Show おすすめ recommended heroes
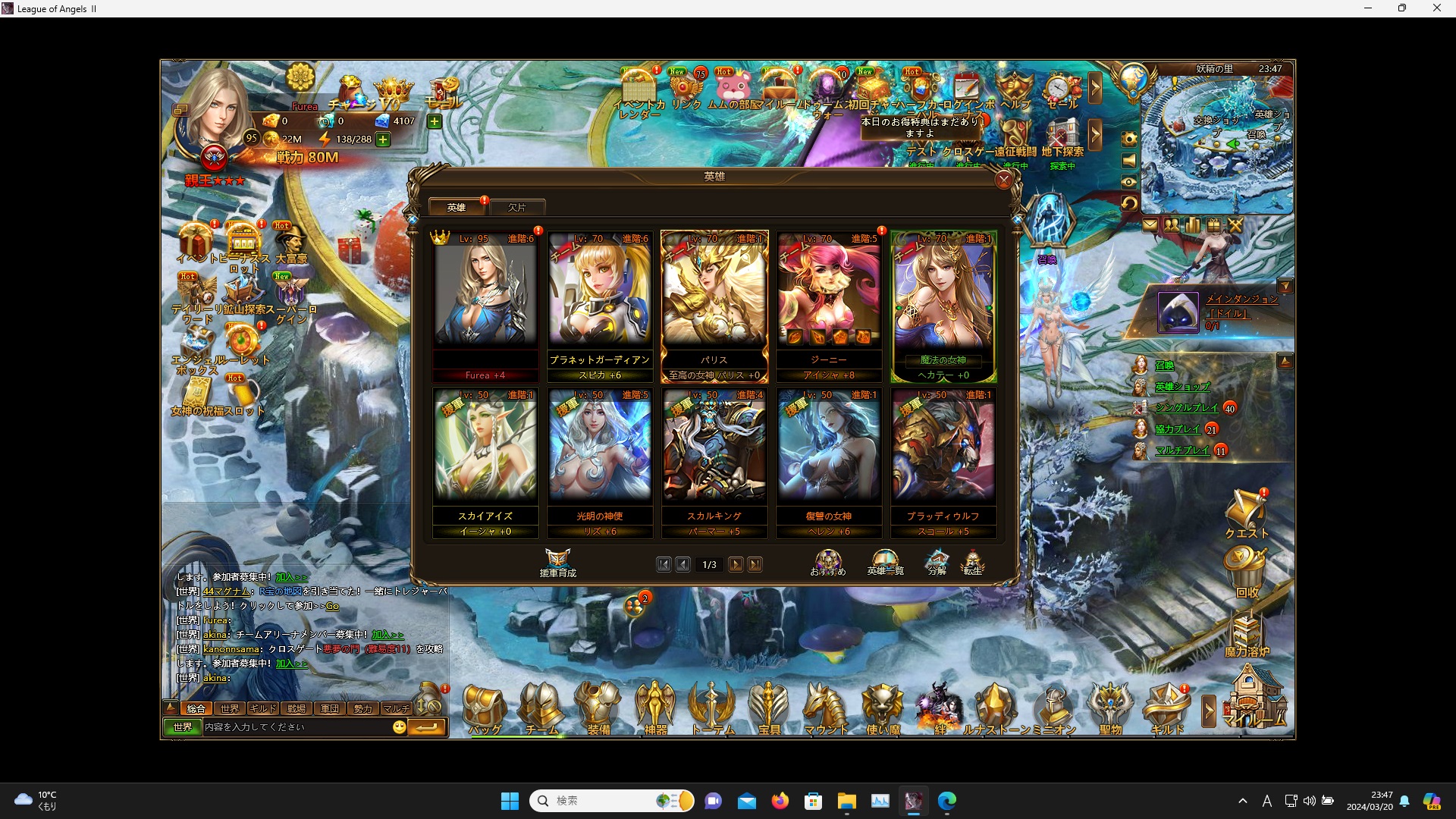Image resolution: width=1456 pixels, height=819 pixels. click(x=828, y=563)
